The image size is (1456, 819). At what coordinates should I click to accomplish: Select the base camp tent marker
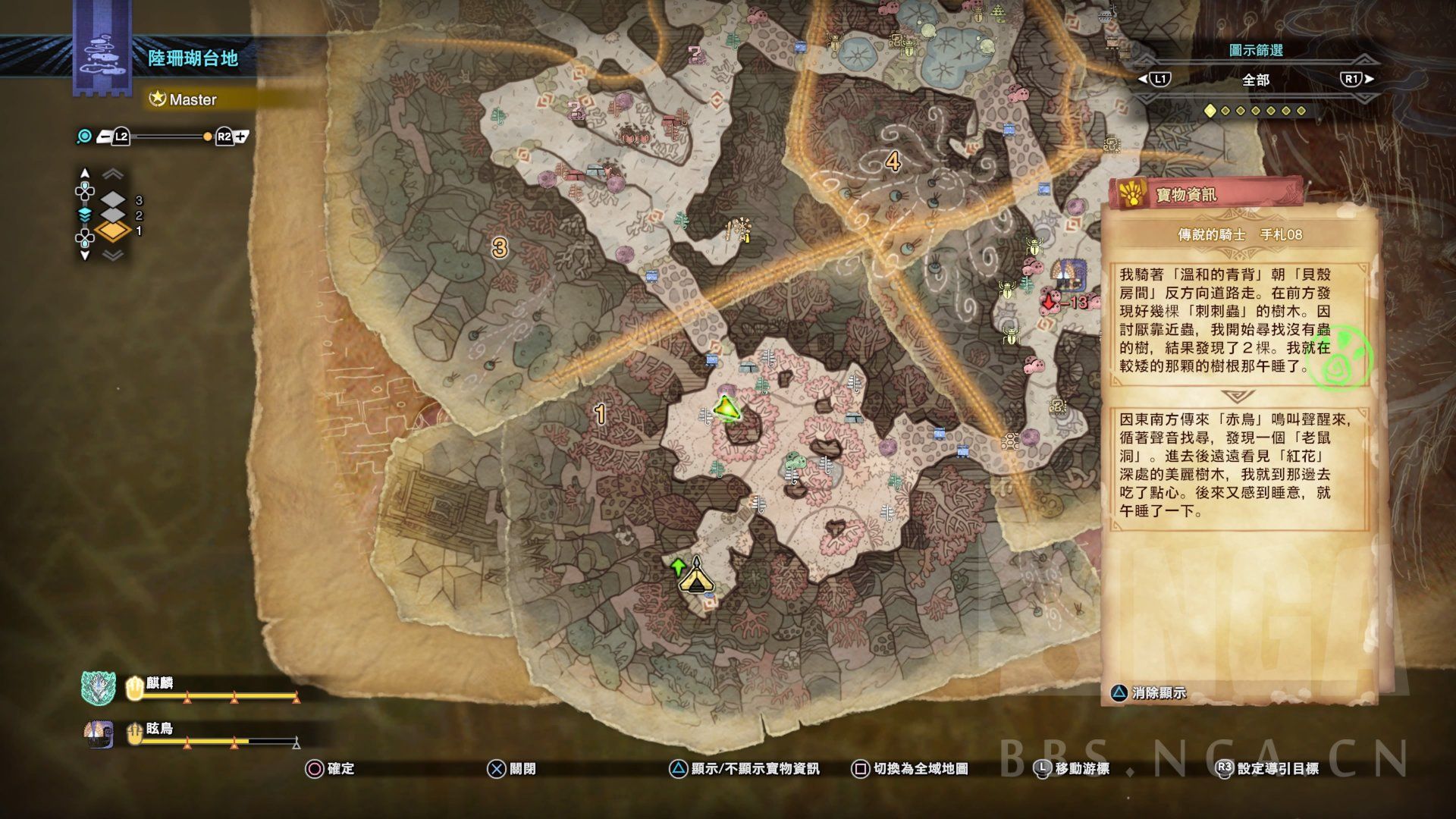(695, 579)
